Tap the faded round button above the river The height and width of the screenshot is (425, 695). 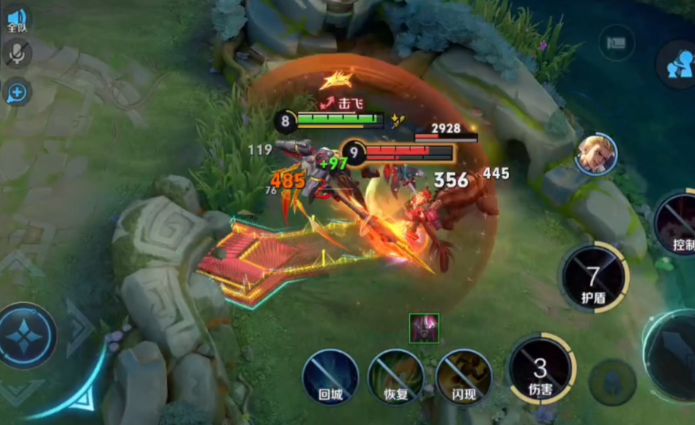(616, 43)
